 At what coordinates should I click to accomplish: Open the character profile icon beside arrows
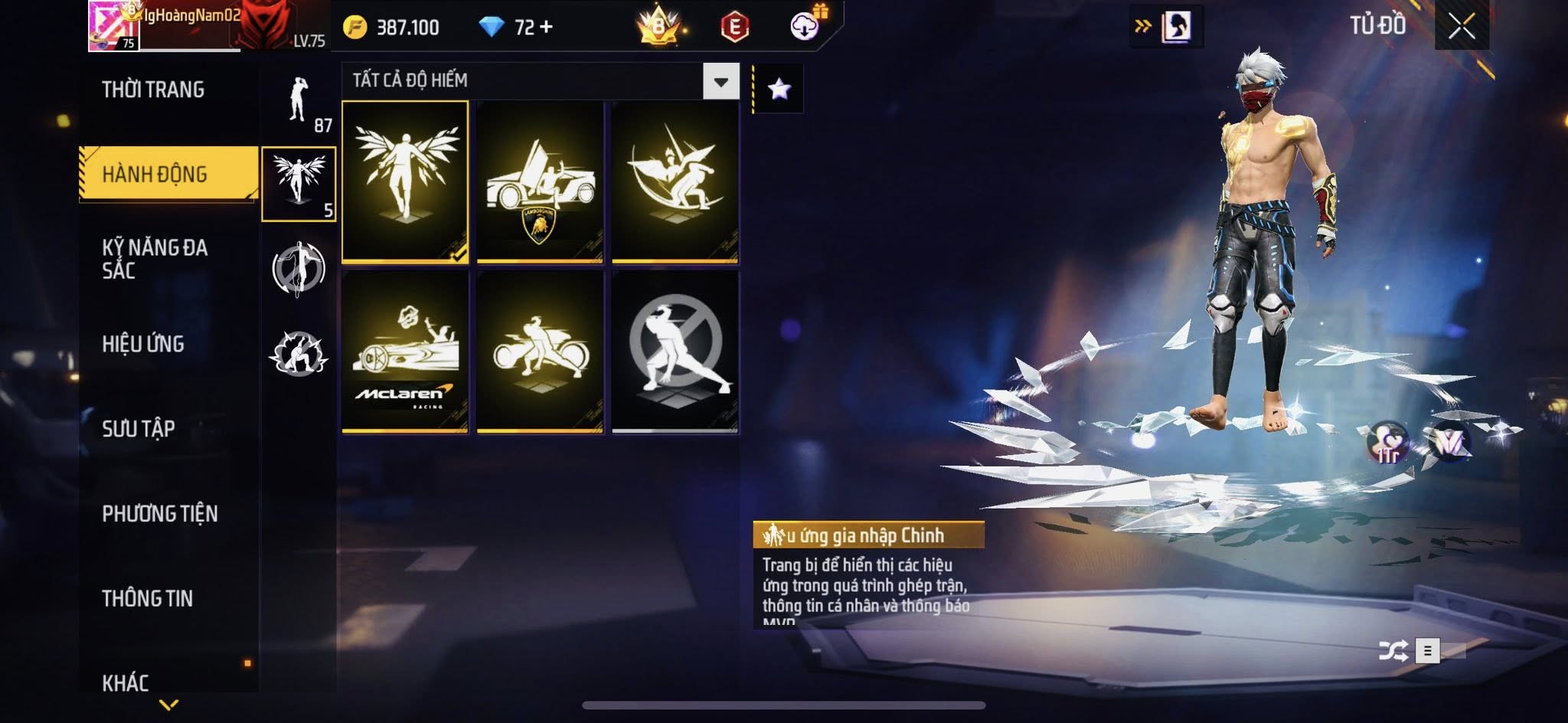1176,27
